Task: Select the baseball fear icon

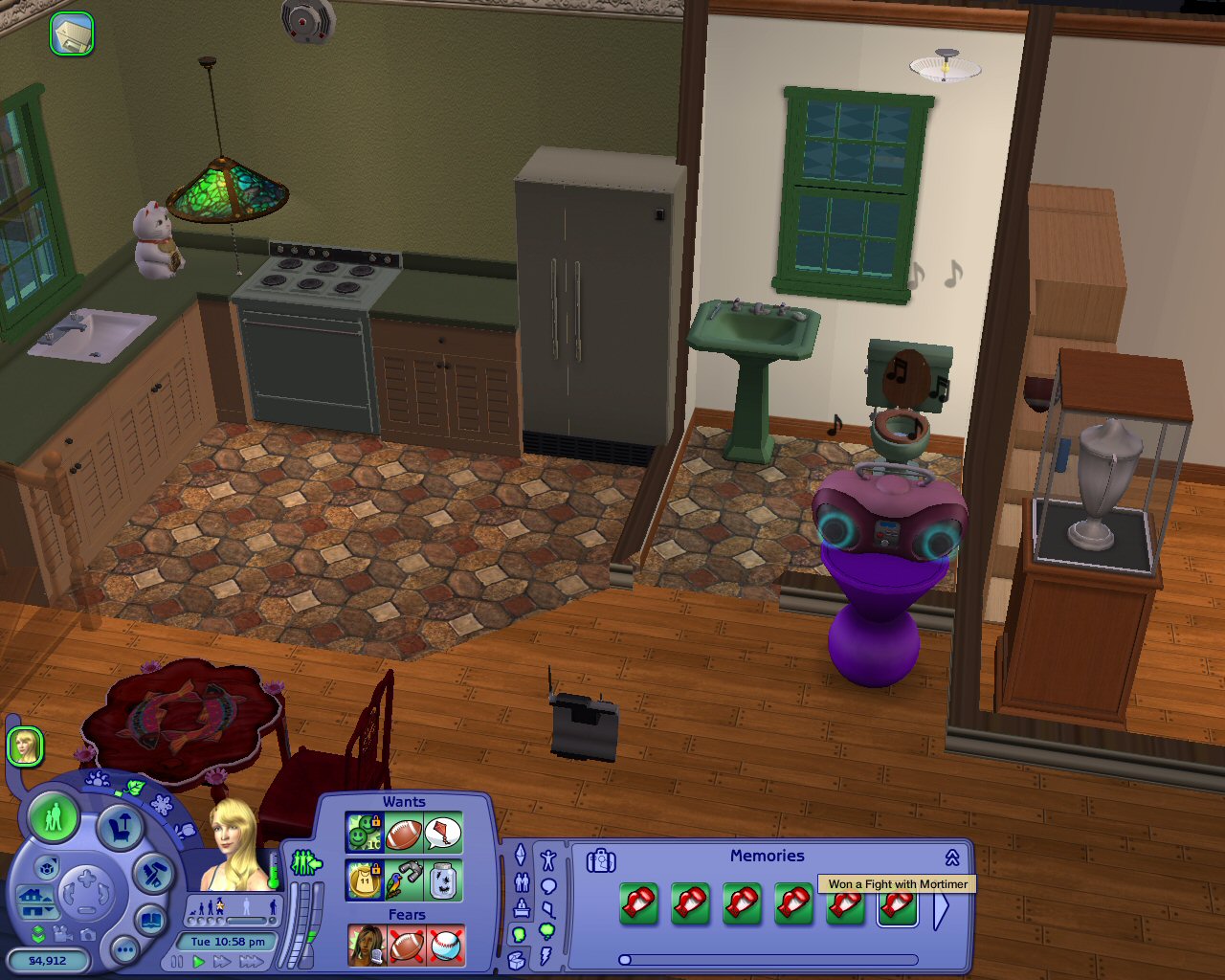Action: tap(445, 946)
